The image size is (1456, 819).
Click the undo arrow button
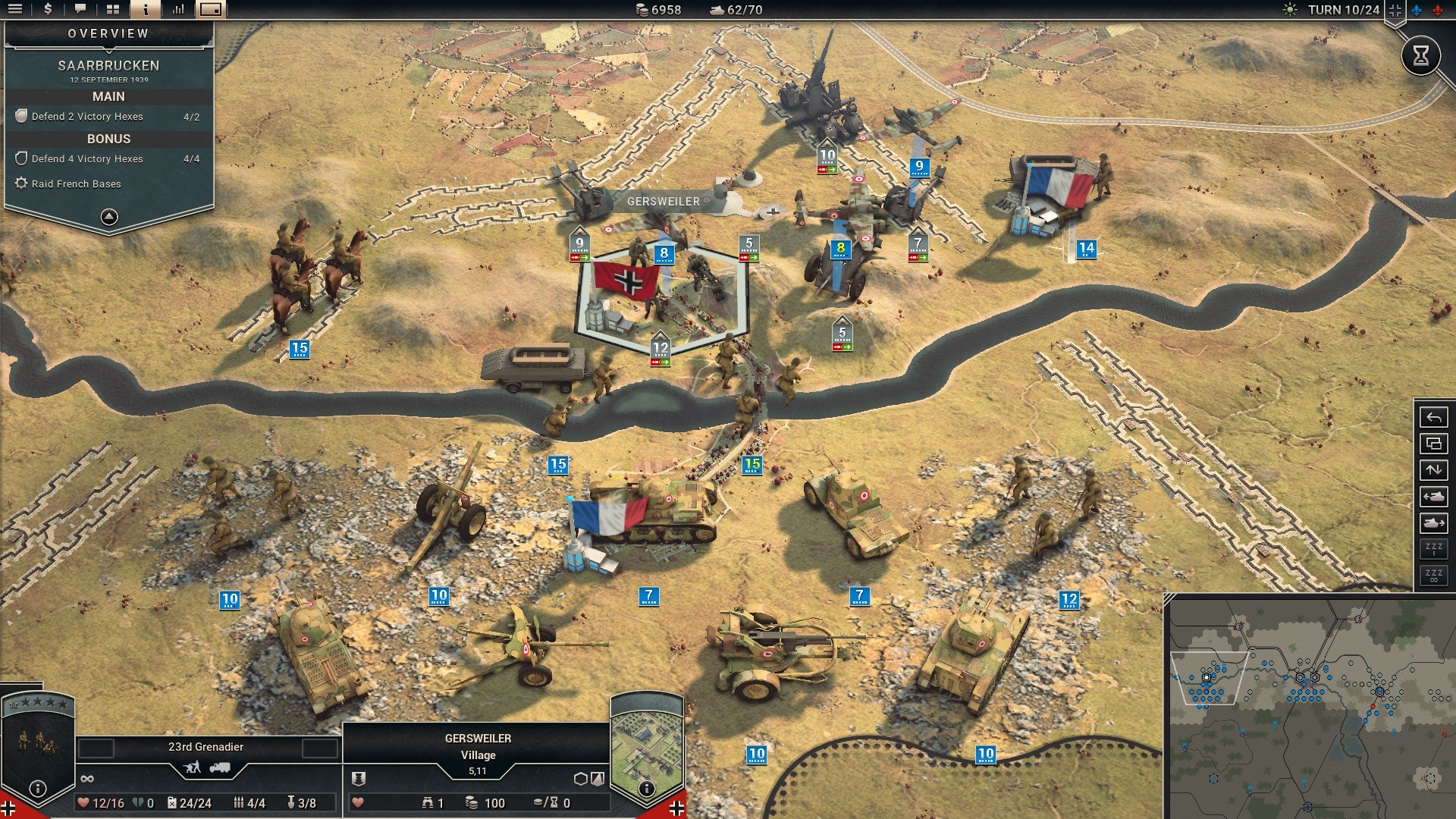[1433, 417]
